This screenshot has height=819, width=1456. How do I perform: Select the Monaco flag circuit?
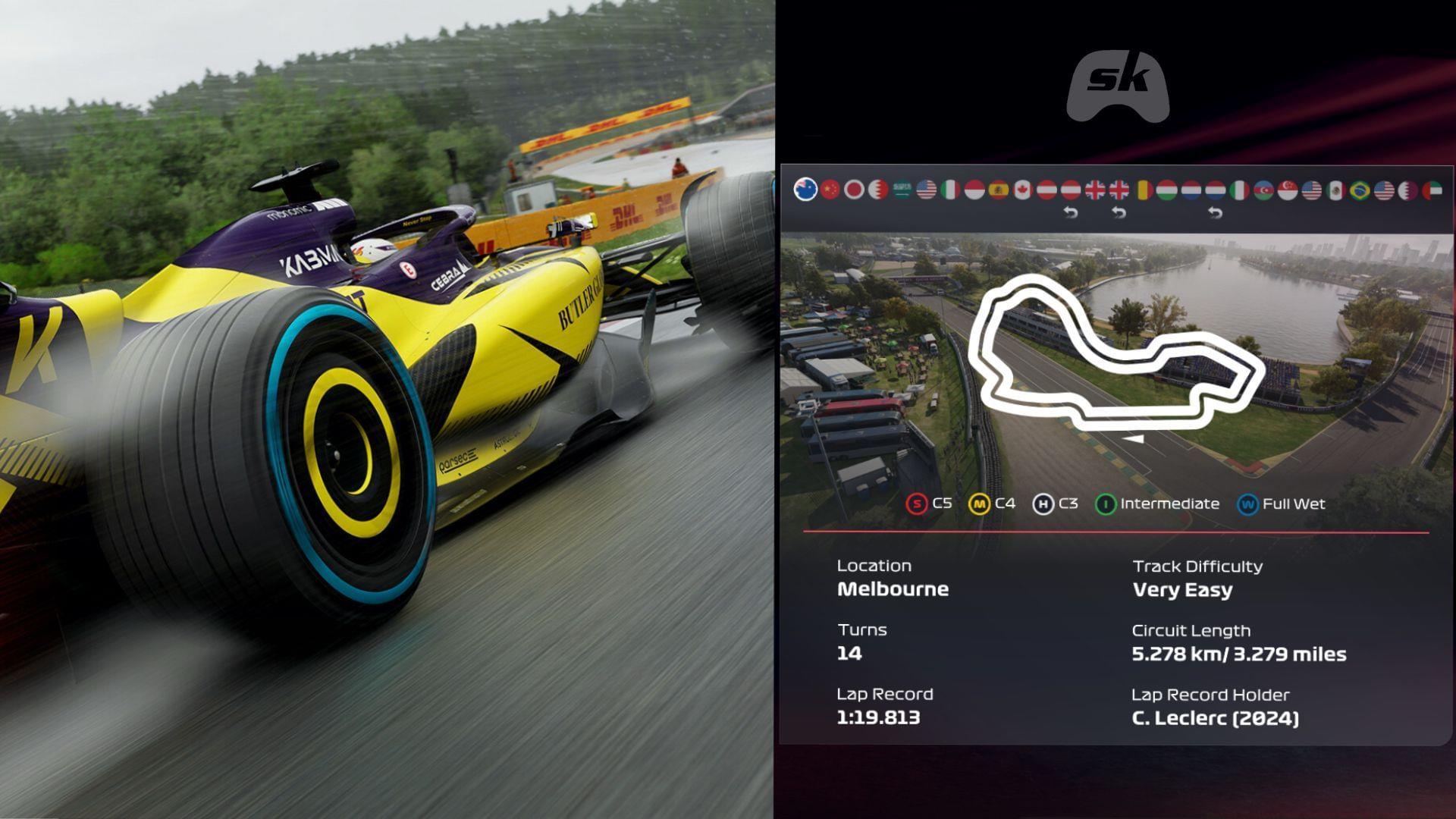(974, 190)
